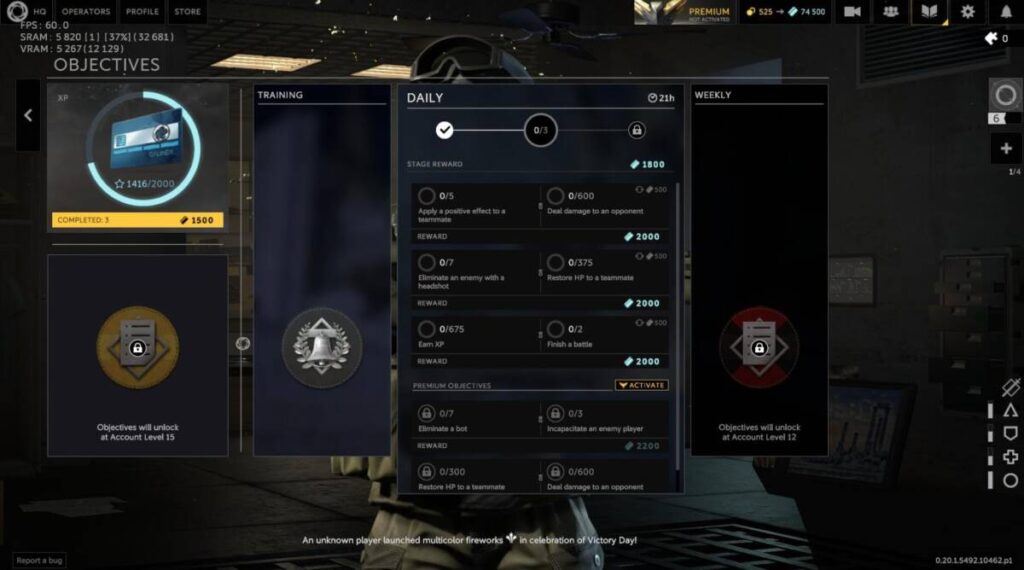
Task: Report a bug
Action: [x=40, y=561]
